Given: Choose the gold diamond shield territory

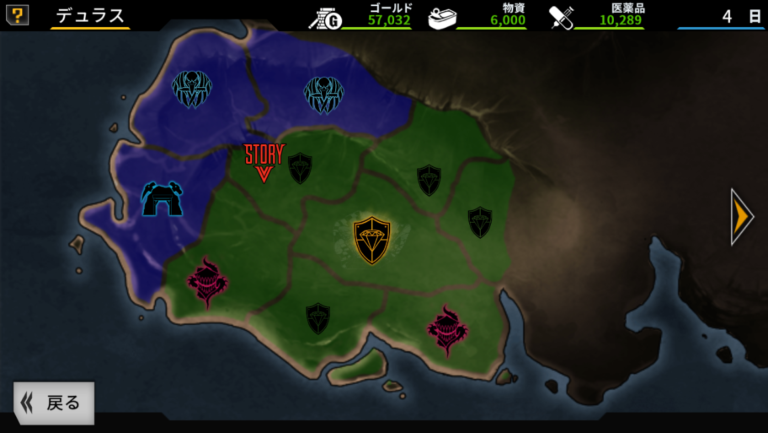Looking at the screenshot, I should [372, 239].
